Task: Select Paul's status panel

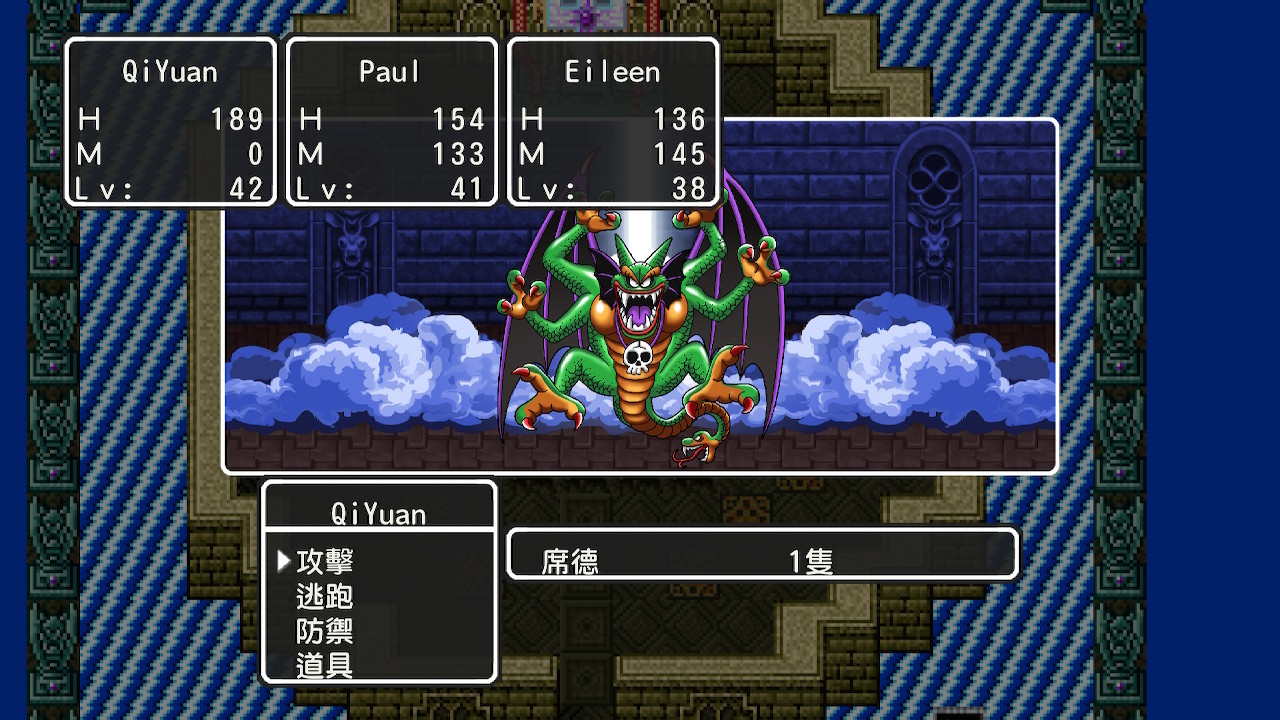Action: click(x=391, y=122)
